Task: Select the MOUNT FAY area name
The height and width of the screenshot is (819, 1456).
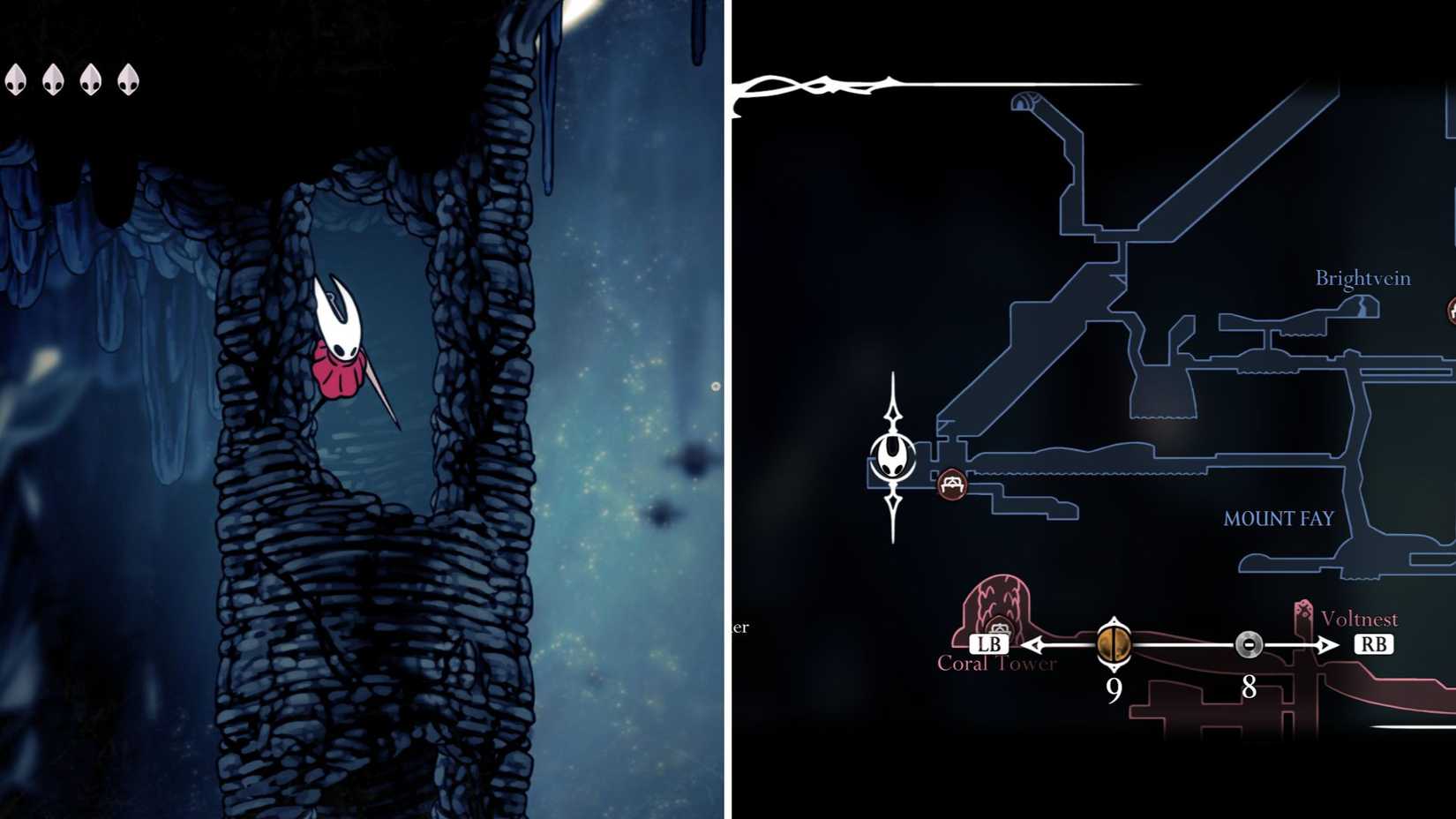Action: (1278, 520)
